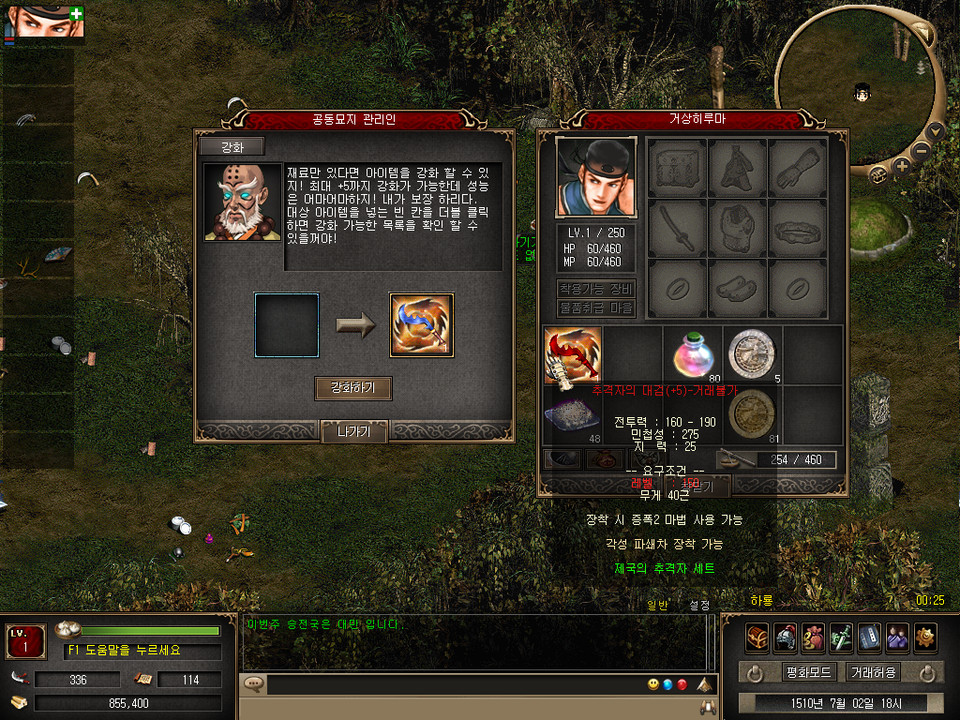Exit the dialog with 나가기
Screen dimensions: 960x720
click(353, 432)
